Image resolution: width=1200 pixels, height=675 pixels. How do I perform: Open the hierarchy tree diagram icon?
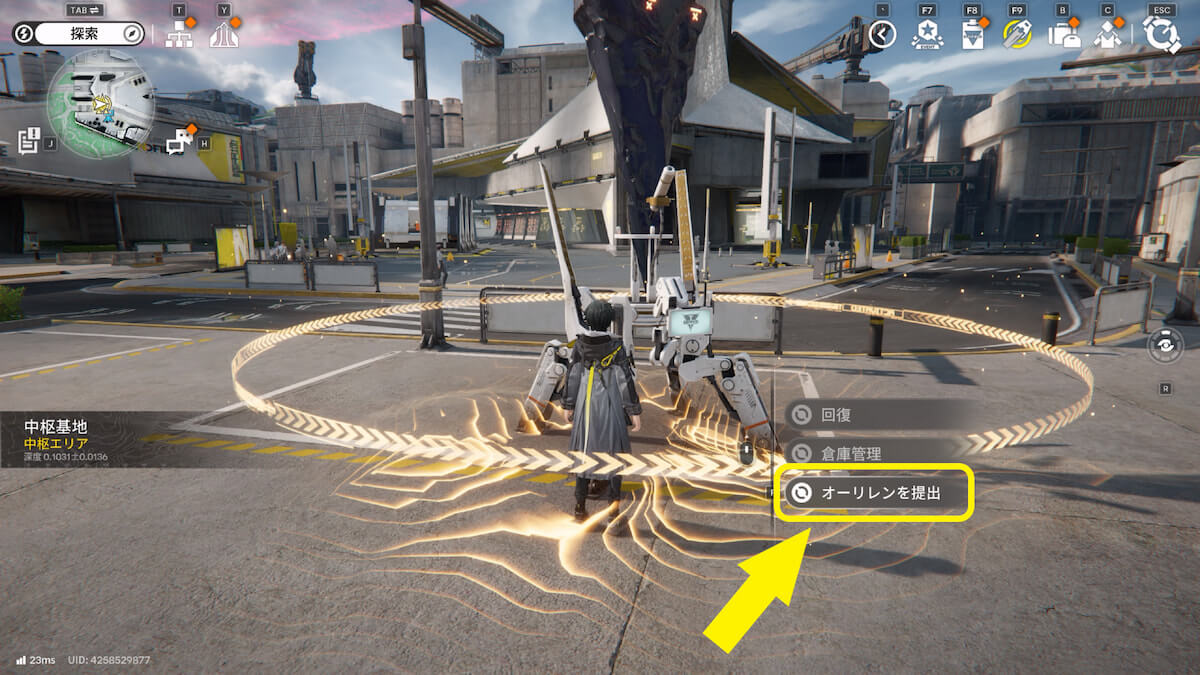point(179,35)
